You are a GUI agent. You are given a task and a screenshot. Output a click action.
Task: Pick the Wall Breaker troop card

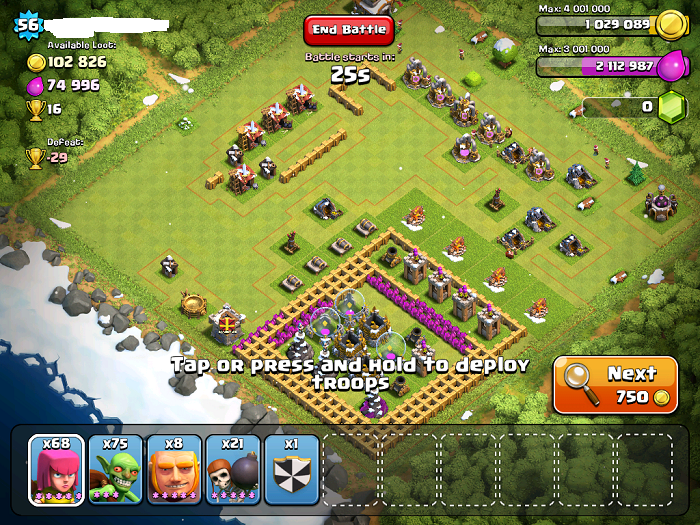pos(233,469)
